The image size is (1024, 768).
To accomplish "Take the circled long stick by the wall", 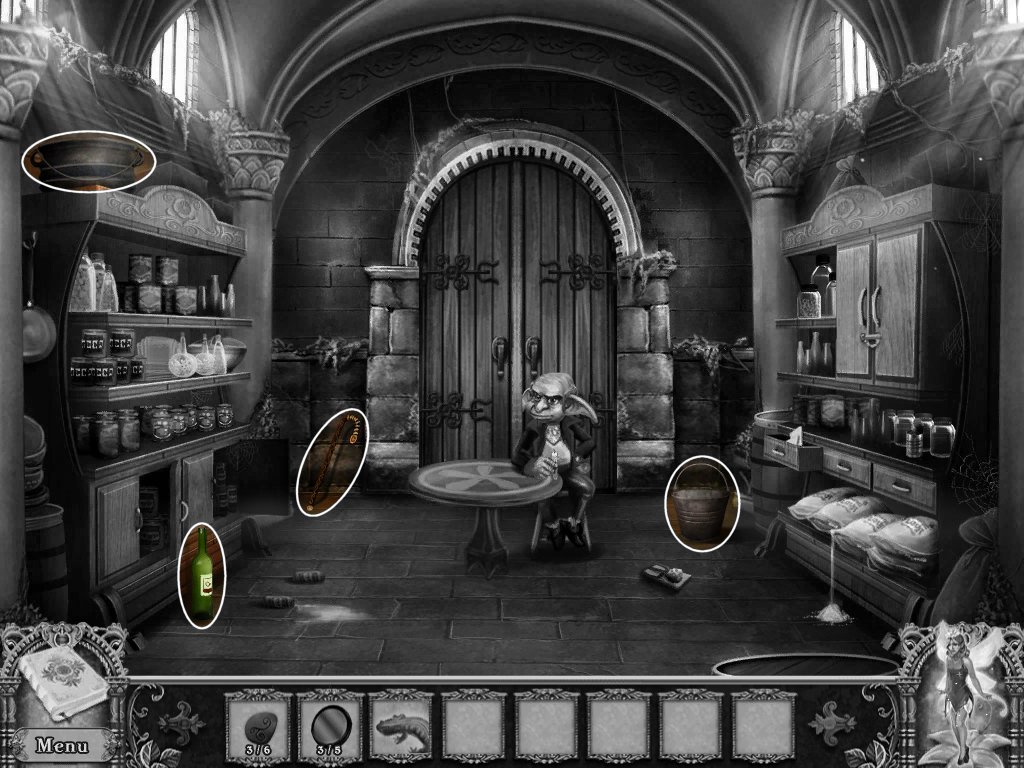I will point(332,462).
